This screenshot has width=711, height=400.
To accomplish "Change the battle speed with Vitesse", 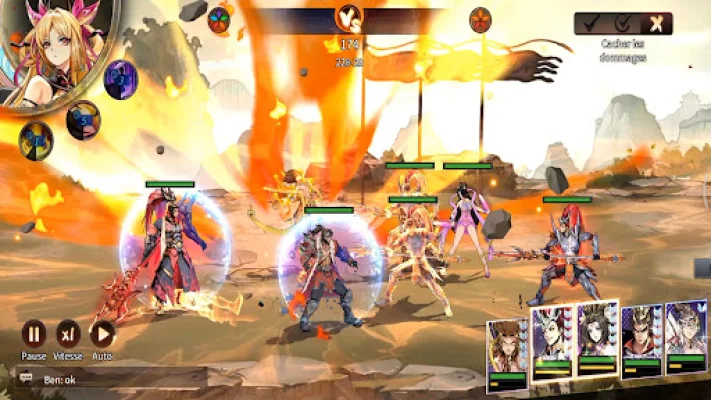I will tap(68, 334).
